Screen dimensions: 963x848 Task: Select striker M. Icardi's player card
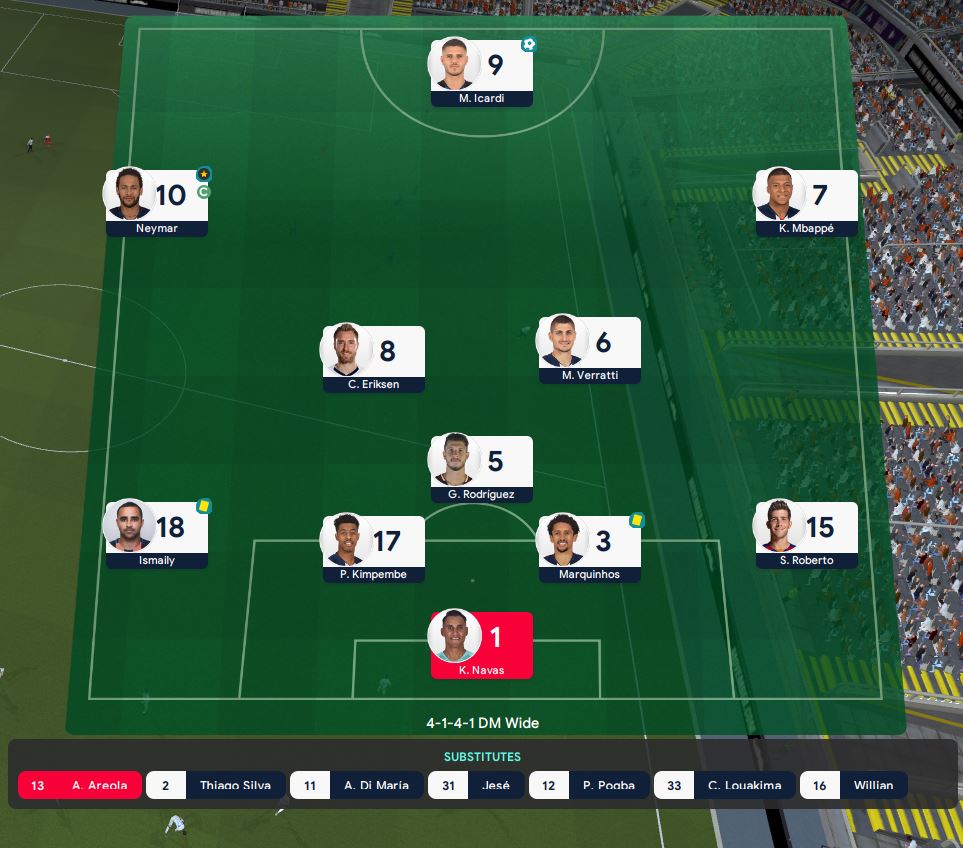[x=481, y=72]
